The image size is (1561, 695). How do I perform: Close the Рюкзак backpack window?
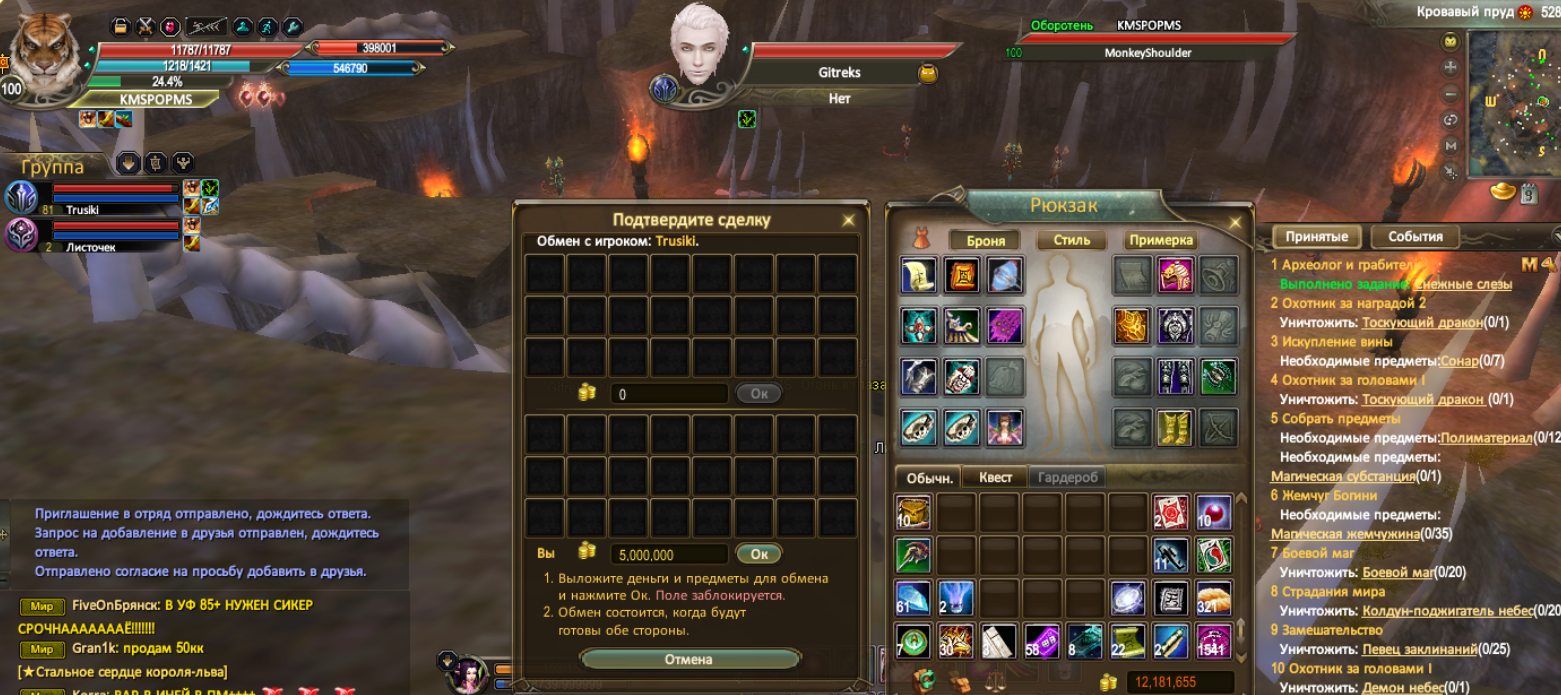click(1236, 222)
